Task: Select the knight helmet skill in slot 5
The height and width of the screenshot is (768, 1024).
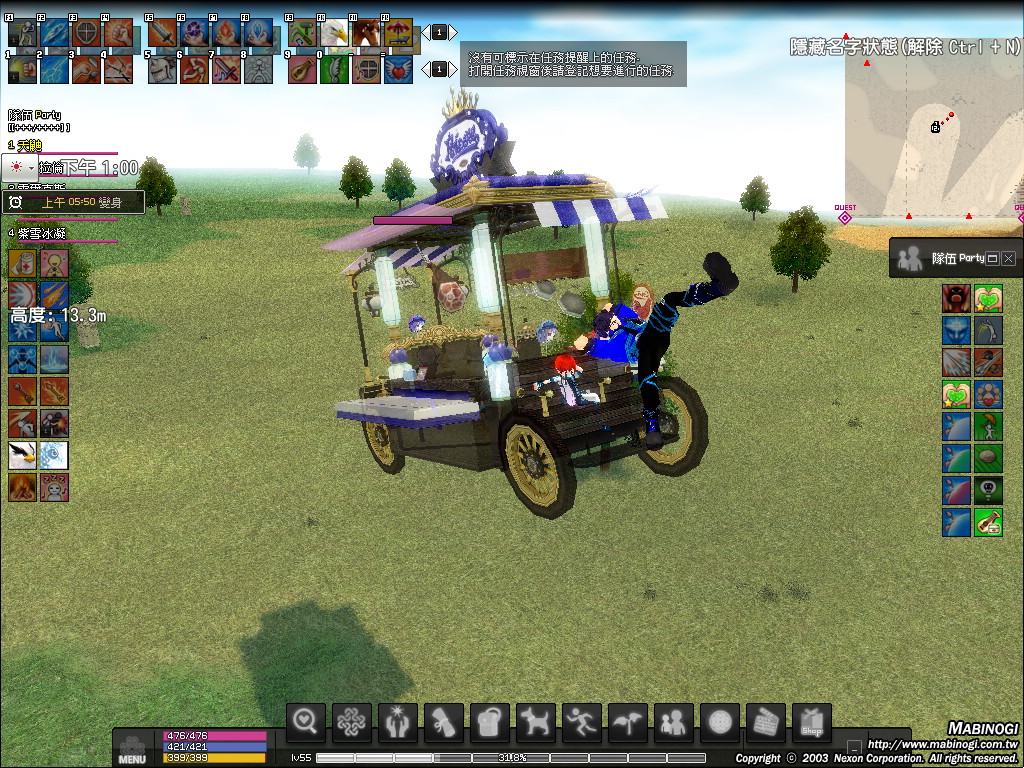Action: 161,69
